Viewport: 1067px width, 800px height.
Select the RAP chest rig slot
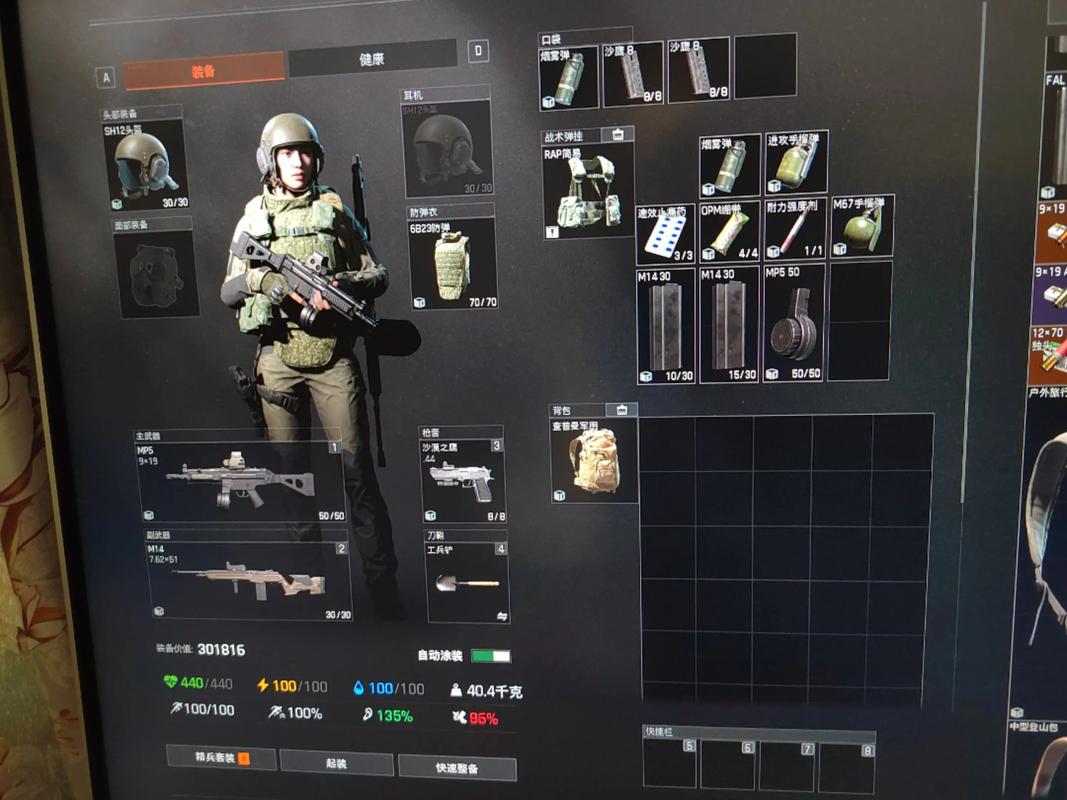[x=588, y=189]
